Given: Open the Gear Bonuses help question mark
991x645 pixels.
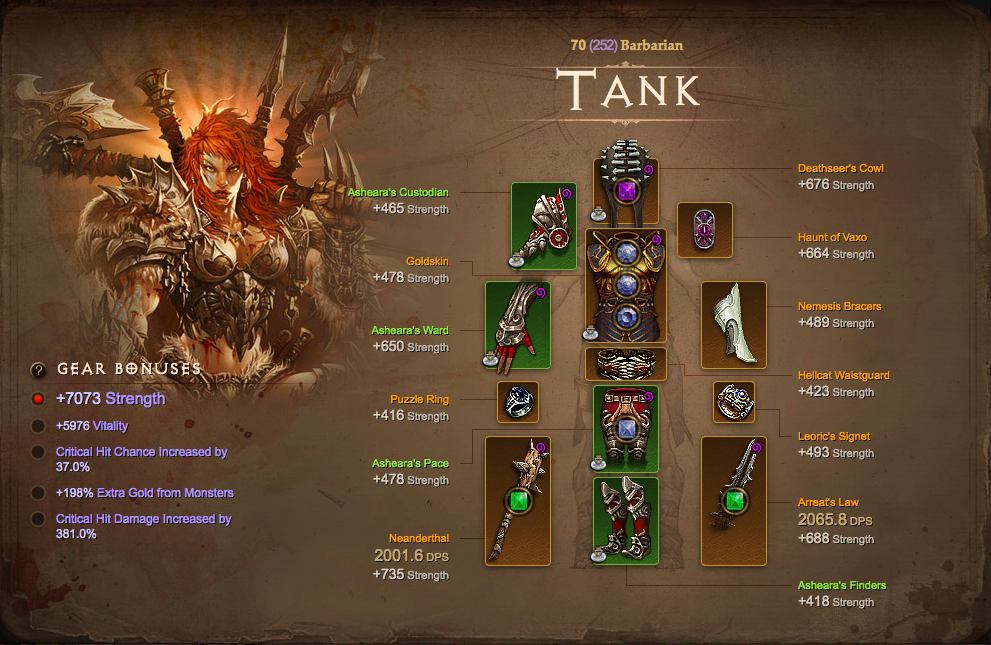Looking at the screenshot, I should (x=39, y=369).
